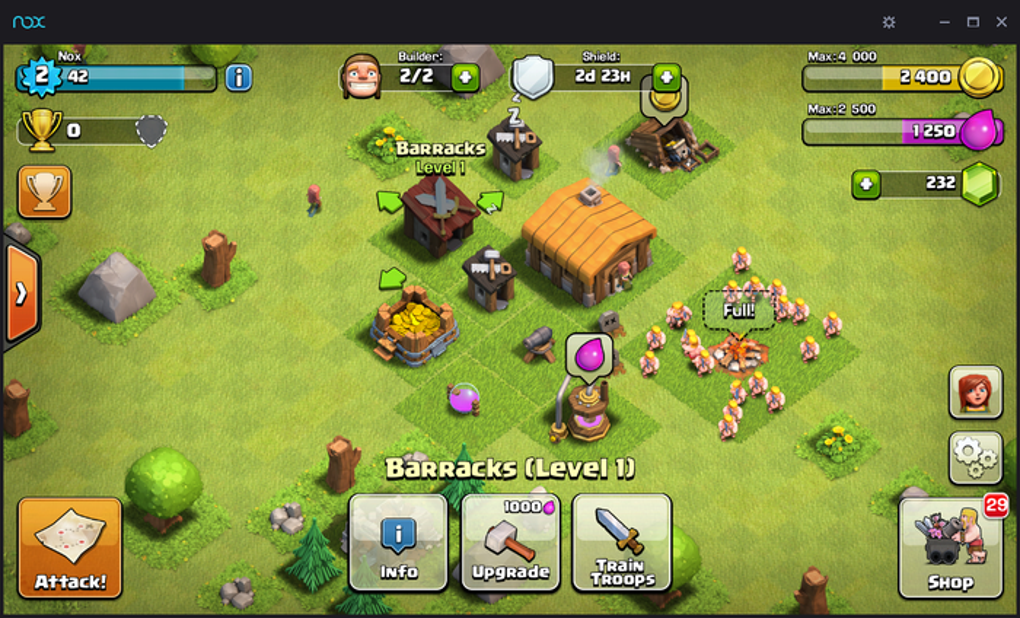Show Barracks Info
This screenshot has height=618, width=1020.
tap(398, 541)
